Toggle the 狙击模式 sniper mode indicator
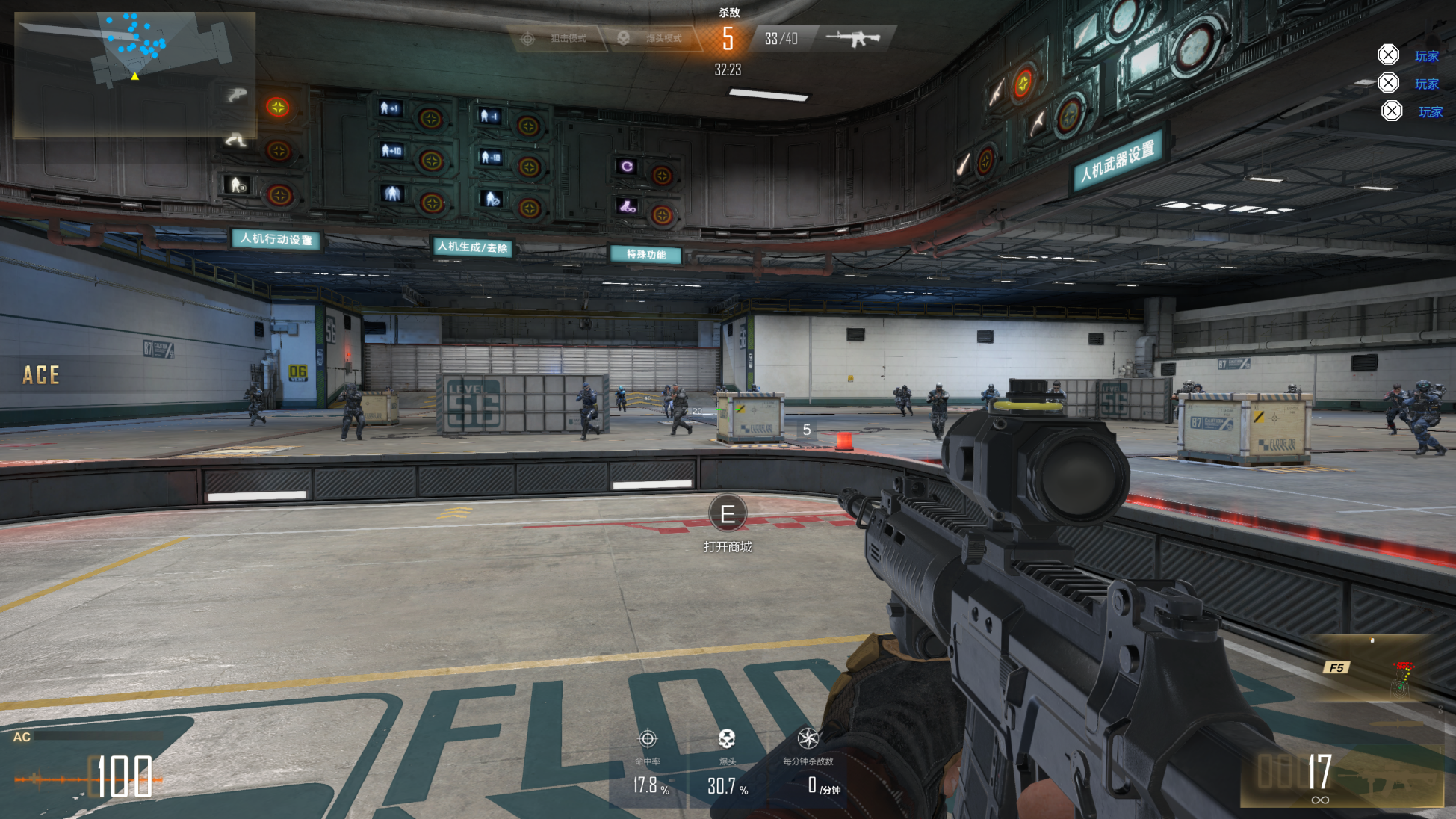The image size is (1456, 819). coord(559,38)
